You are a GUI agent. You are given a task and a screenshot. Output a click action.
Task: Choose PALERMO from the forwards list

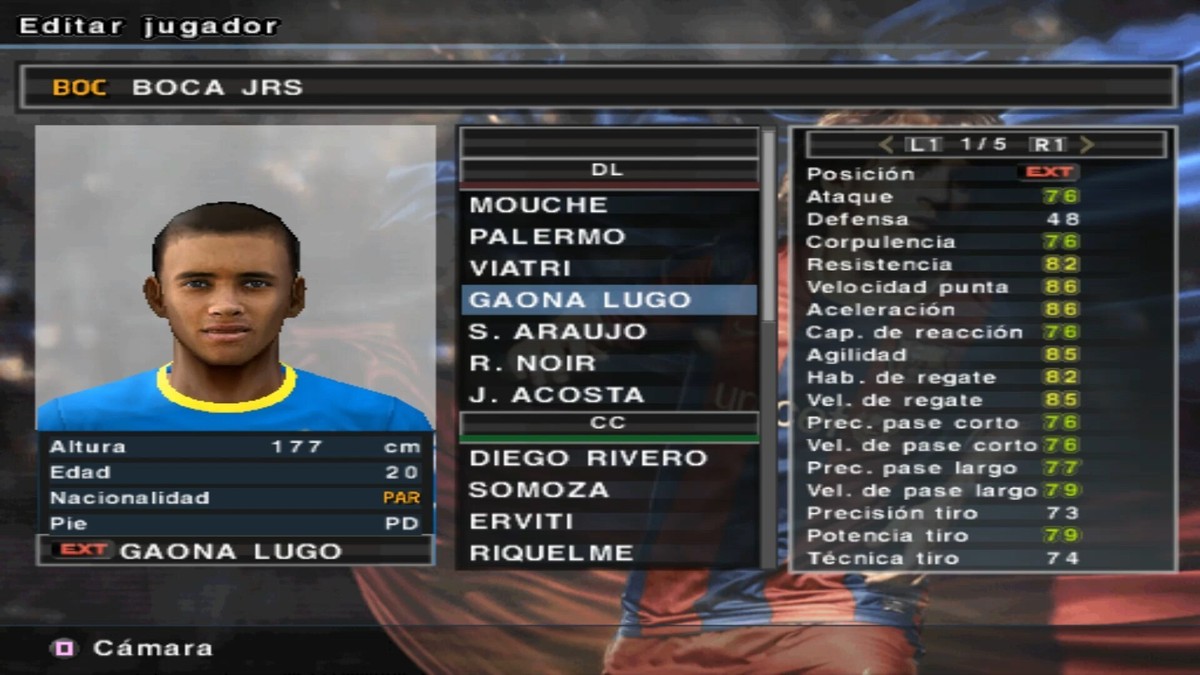tap(547, 237)
